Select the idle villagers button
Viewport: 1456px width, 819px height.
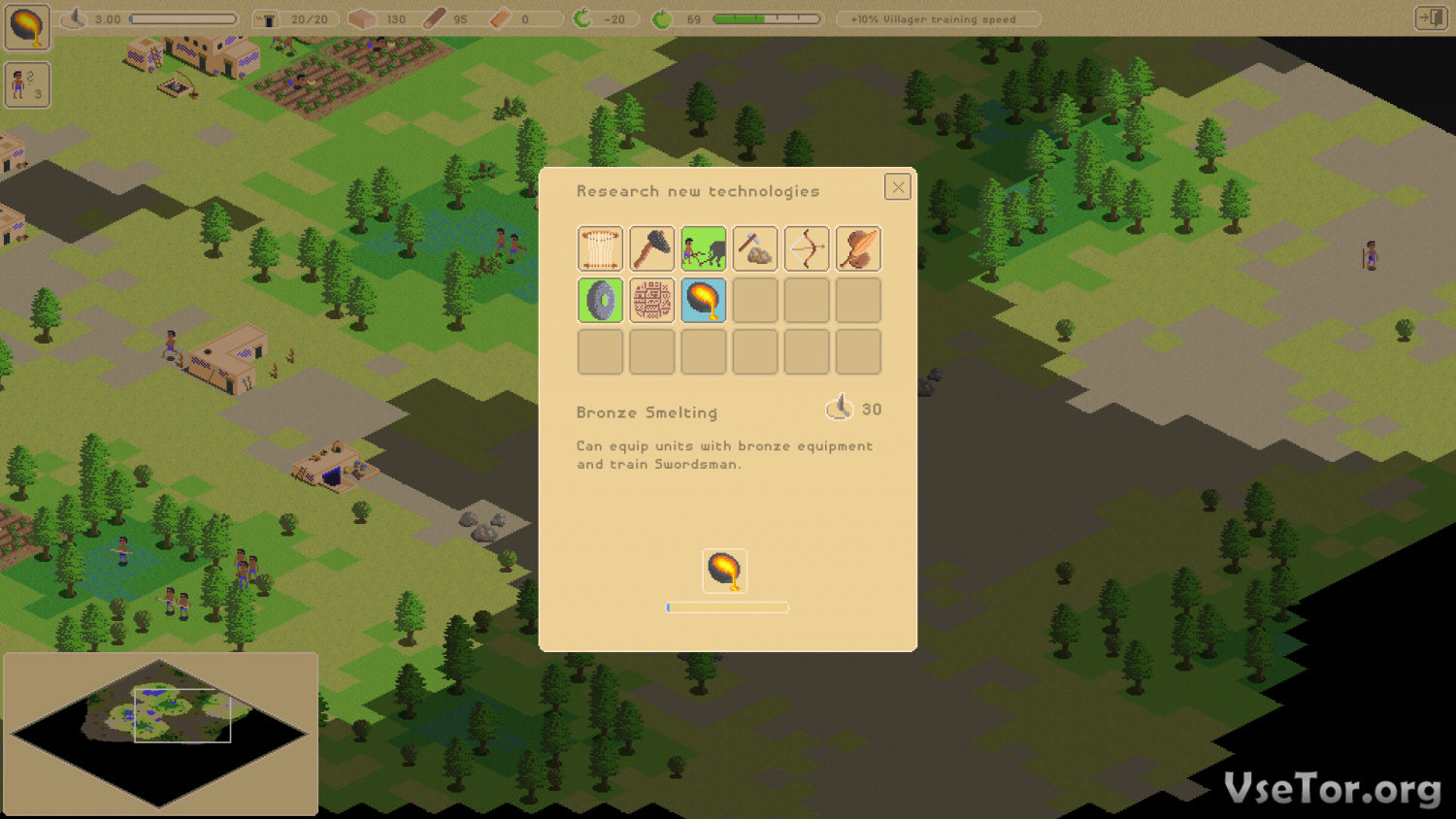27,85
